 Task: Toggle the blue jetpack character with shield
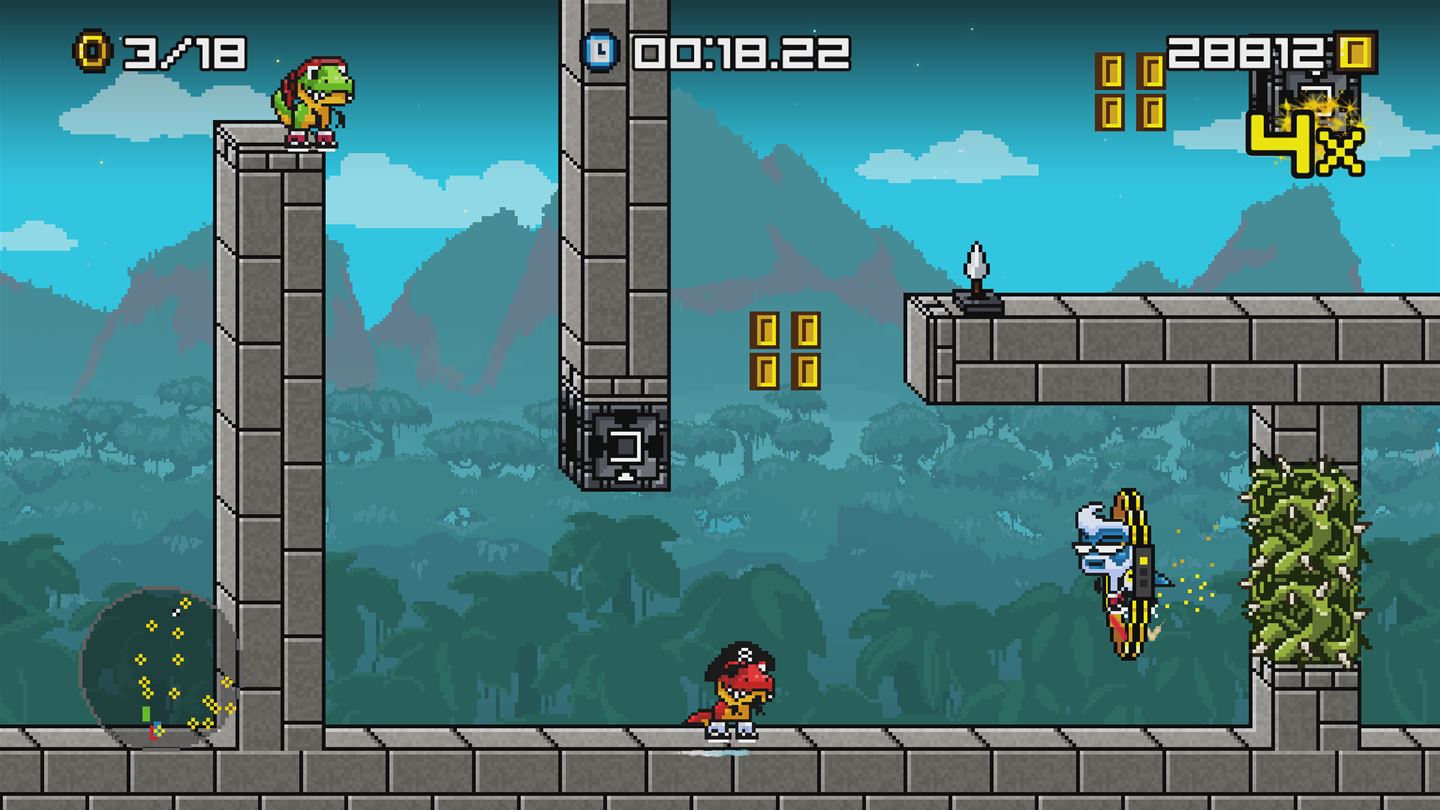pos(1115,570)
